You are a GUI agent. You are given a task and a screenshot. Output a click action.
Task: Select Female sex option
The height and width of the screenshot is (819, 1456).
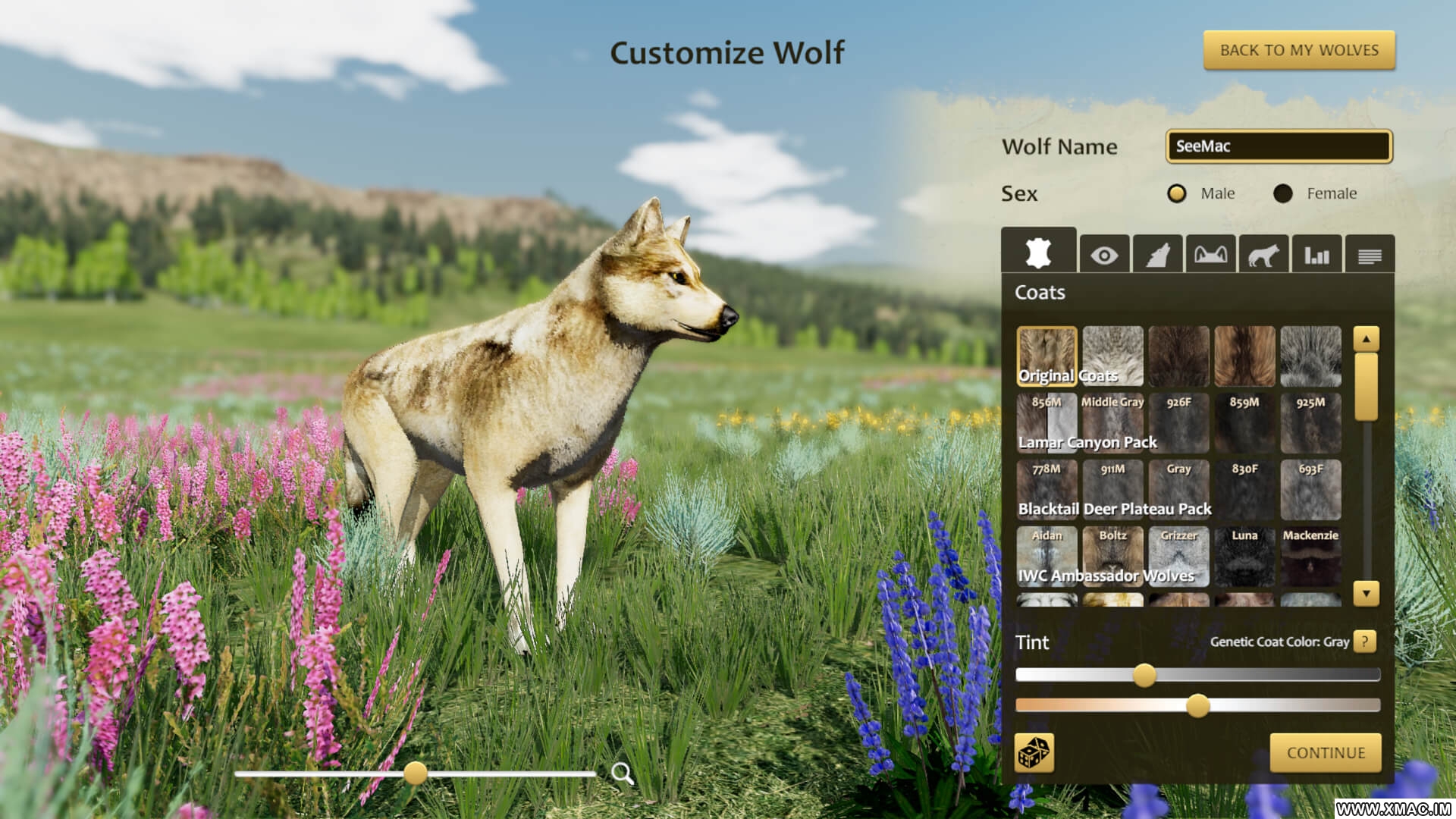[1283, 193]
